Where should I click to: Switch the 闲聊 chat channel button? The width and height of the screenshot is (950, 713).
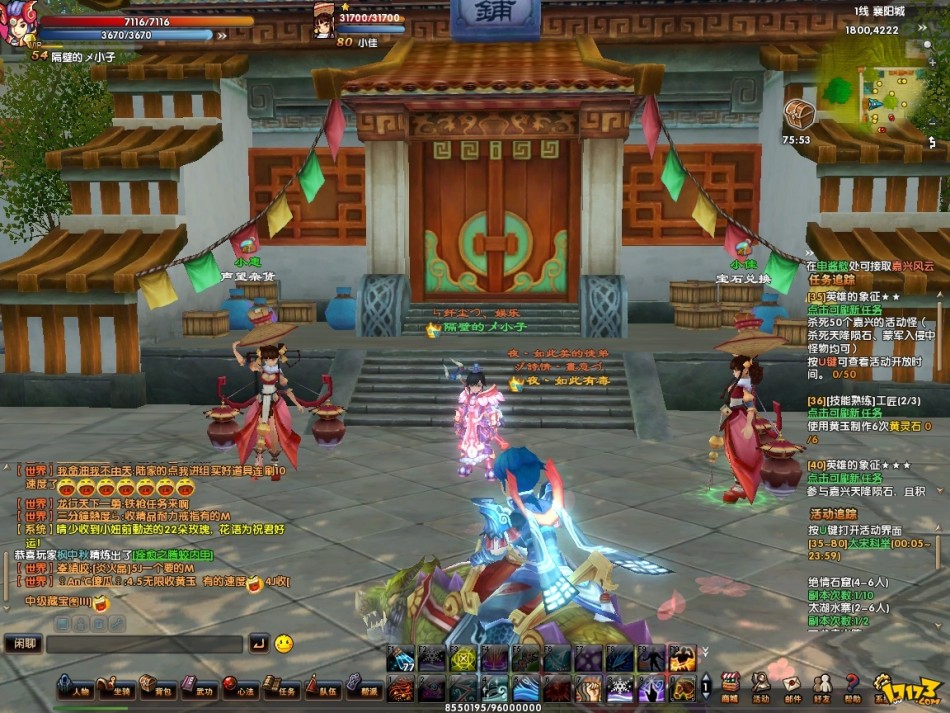pyautogui.click(x=22, y=644)
